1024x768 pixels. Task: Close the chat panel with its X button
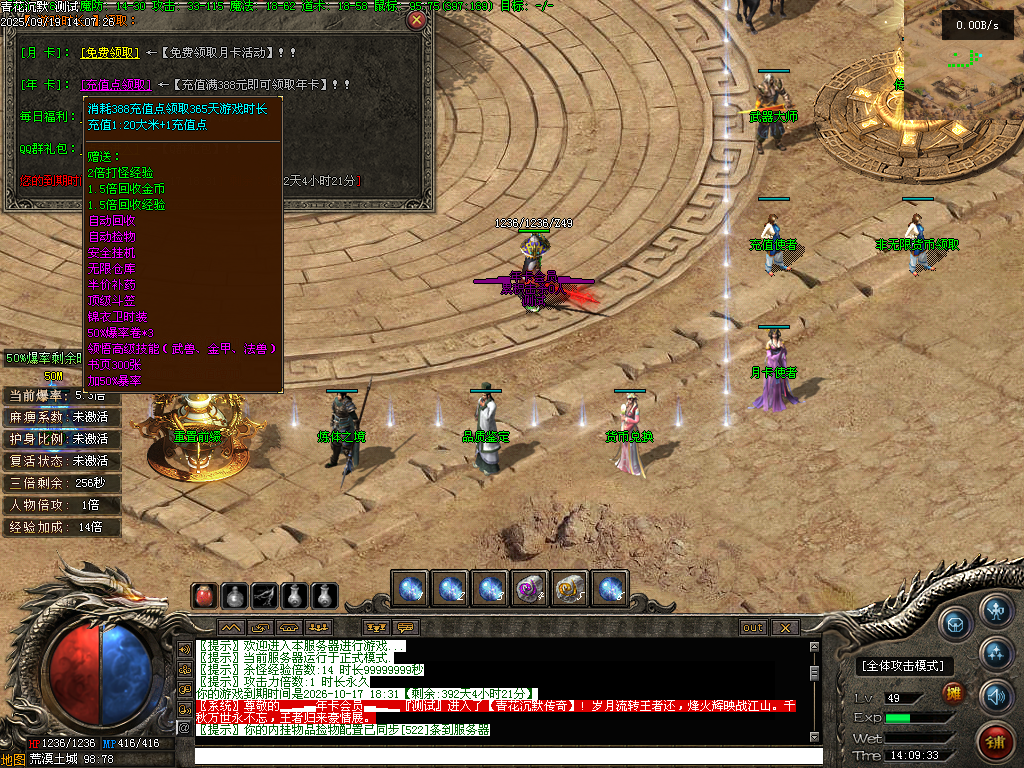785,628
